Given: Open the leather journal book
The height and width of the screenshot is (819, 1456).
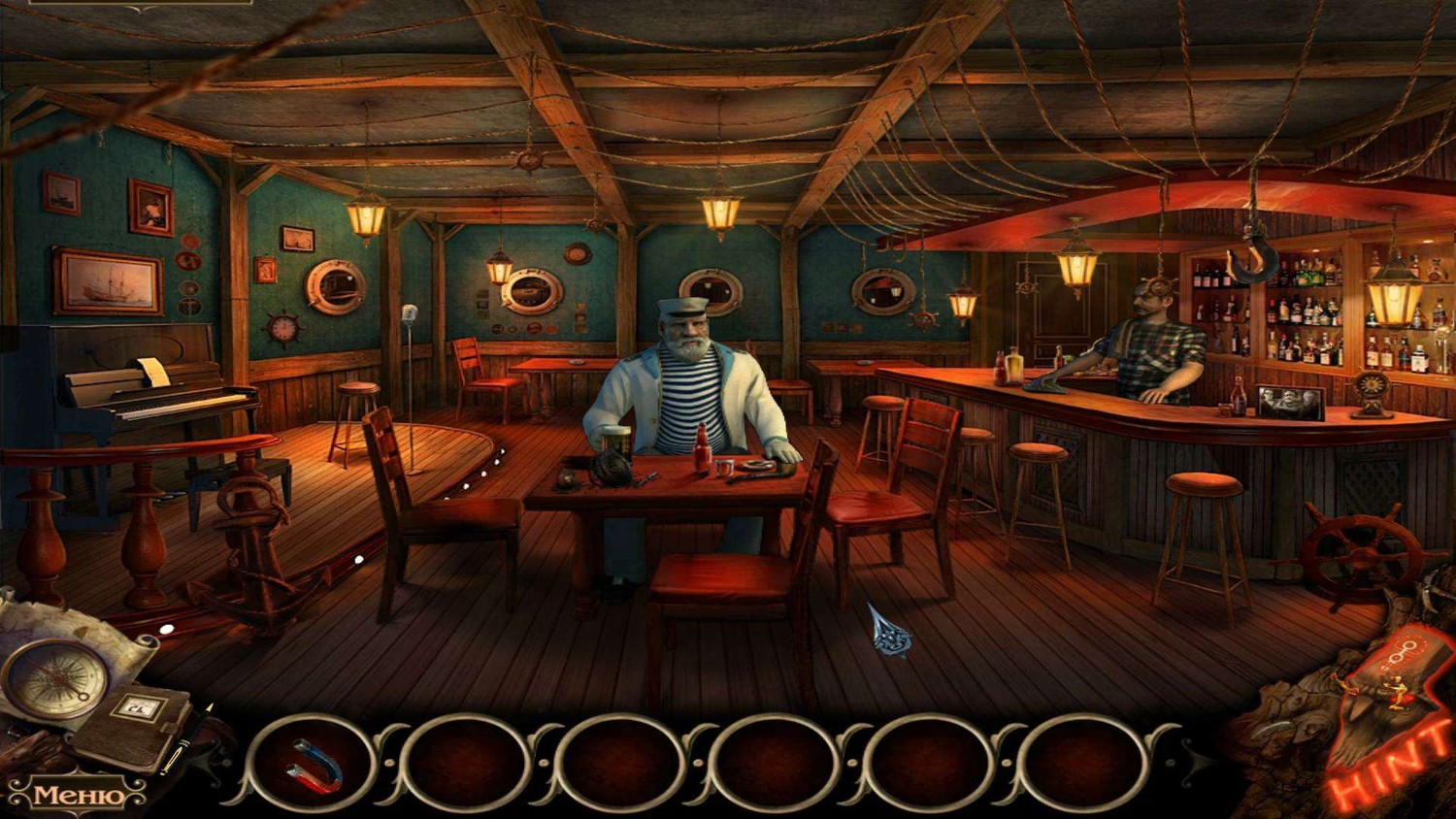Looking at the screenshot, I should [x=136, y=725].
